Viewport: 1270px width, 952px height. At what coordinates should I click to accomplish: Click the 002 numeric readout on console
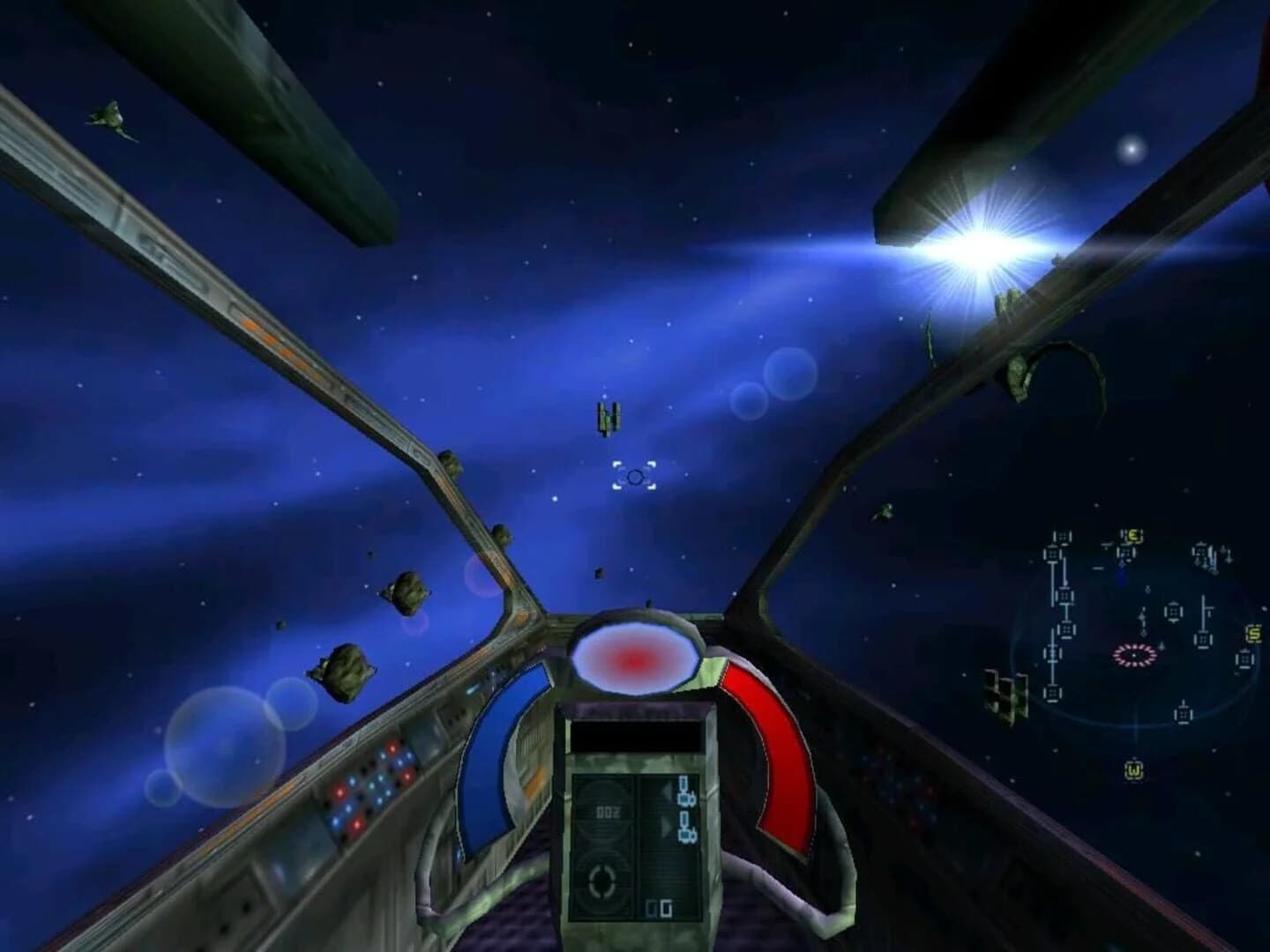click(608, 812)
